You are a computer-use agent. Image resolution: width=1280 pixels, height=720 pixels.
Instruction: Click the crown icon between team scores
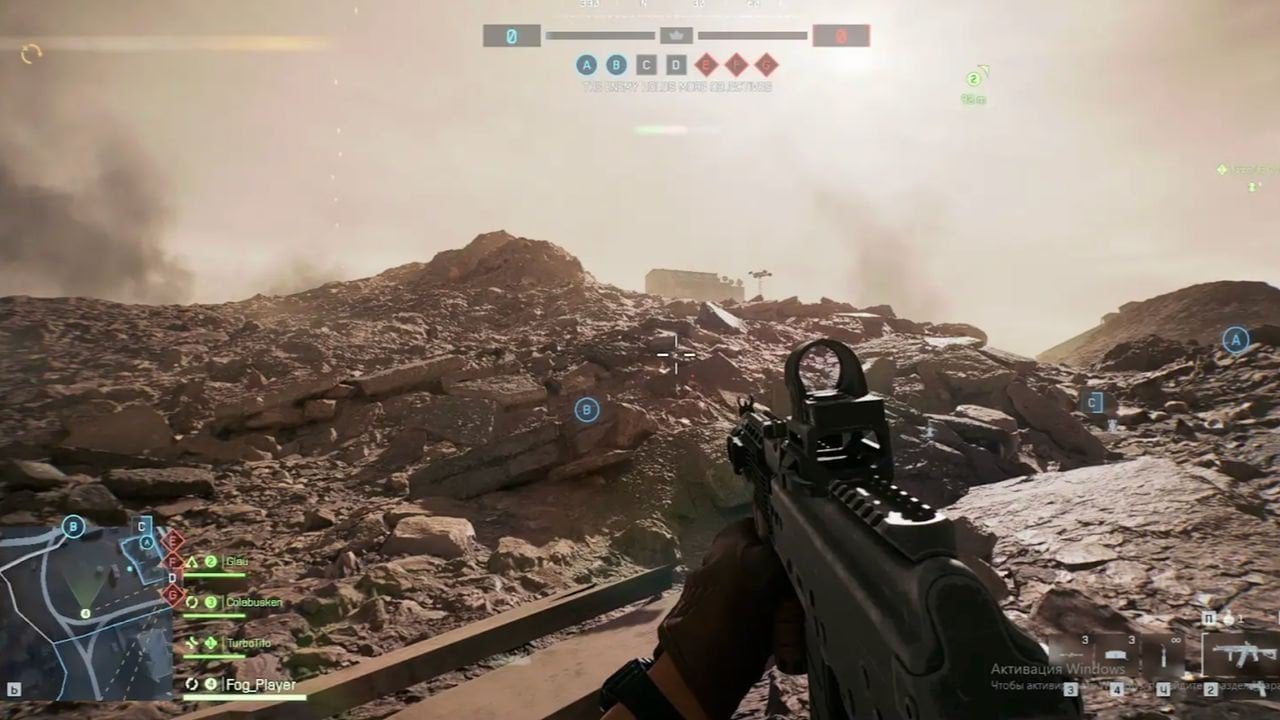676,35
